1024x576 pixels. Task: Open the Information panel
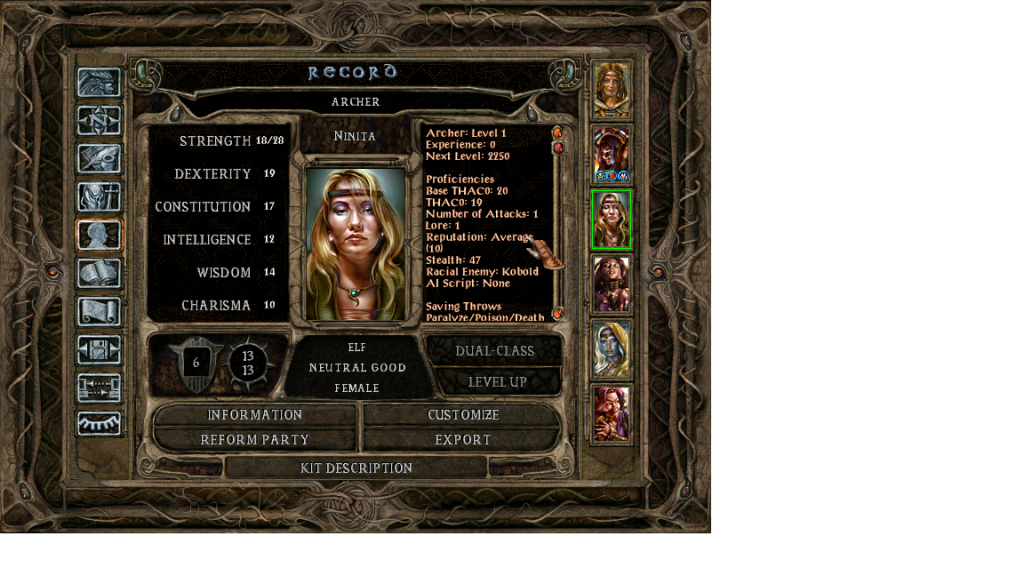coord(254,415)
